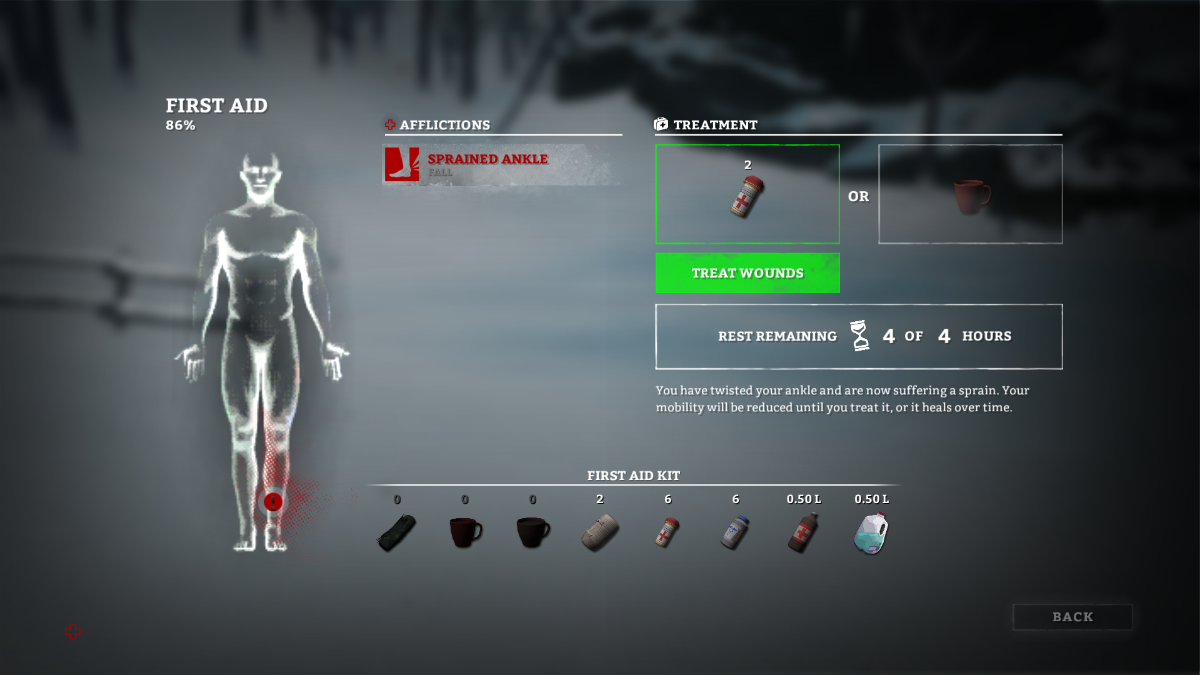
Task: Pick the blue-capped antibiotics bottle
Action: point(735,532)
